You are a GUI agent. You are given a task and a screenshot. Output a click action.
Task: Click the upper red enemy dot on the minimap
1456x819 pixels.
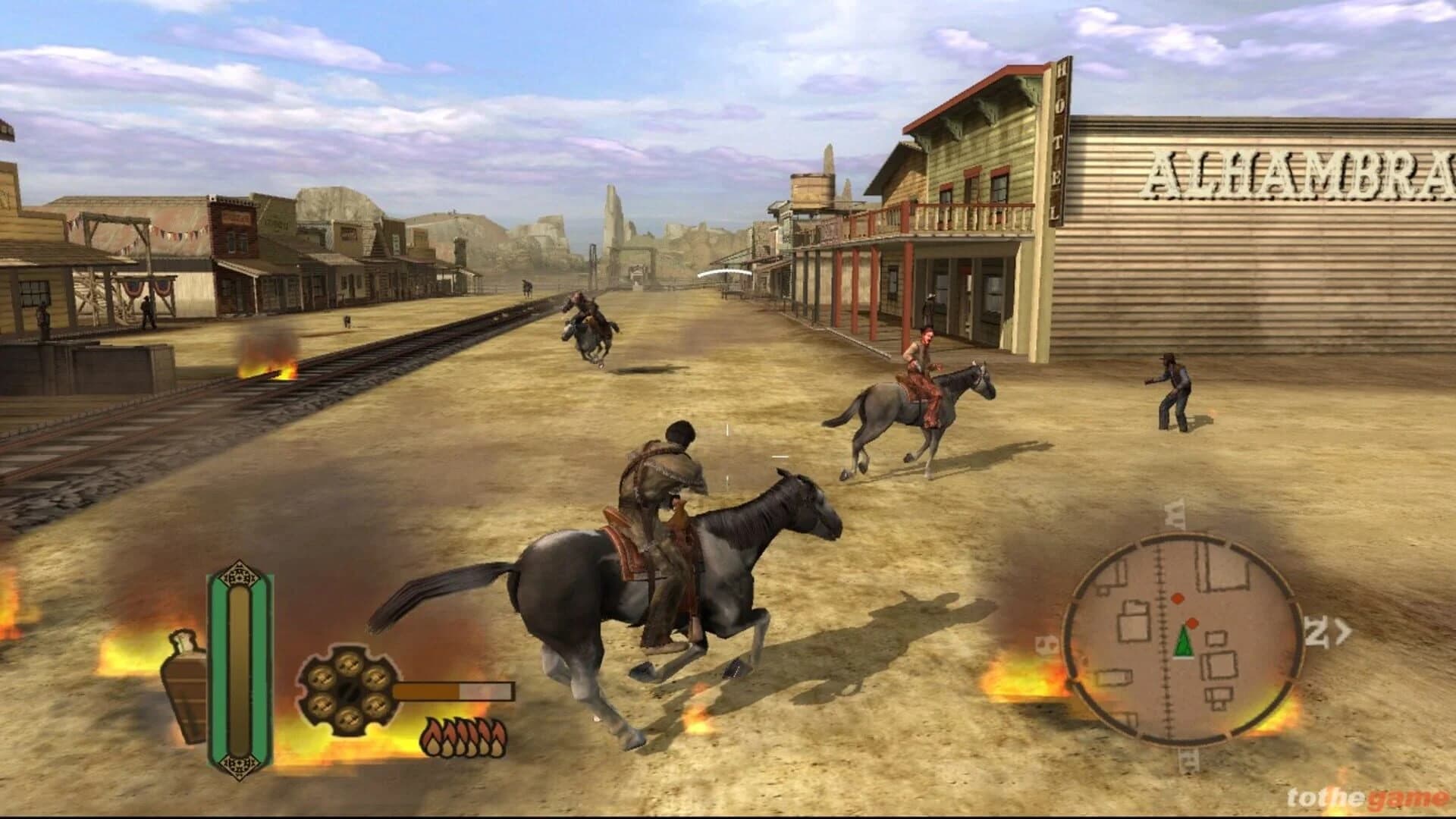click(1178, 598)
